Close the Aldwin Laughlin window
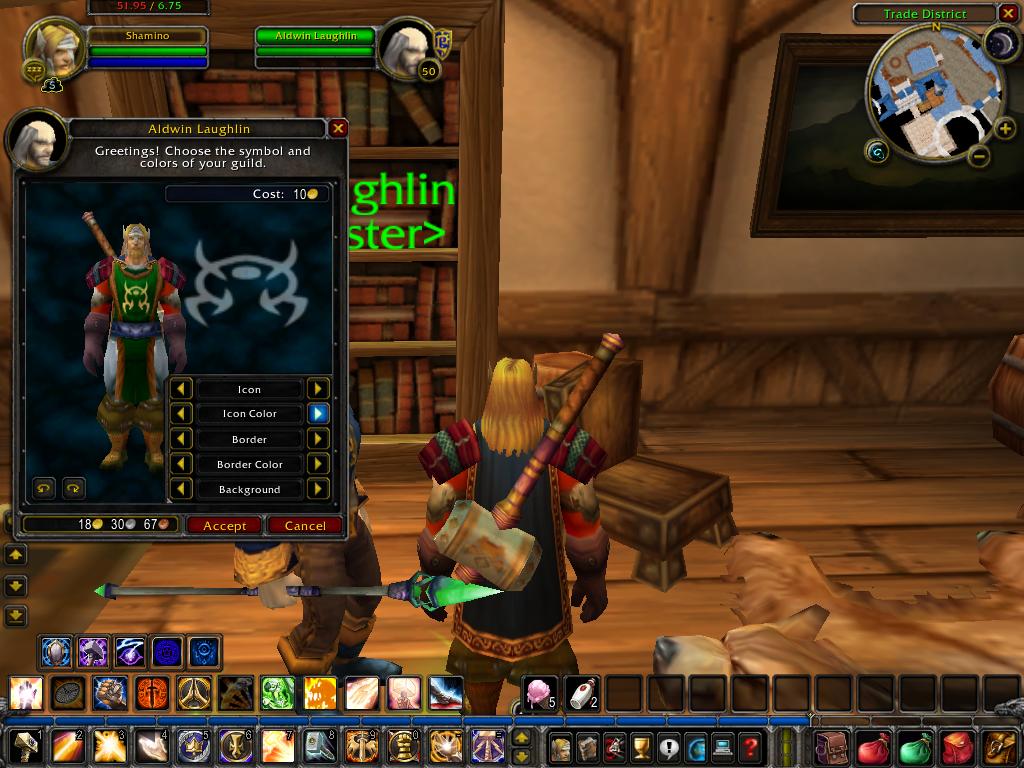Image resolution: width=1024 pixels, height=768 pixels. pyautogui.click(x=338, y=128)
